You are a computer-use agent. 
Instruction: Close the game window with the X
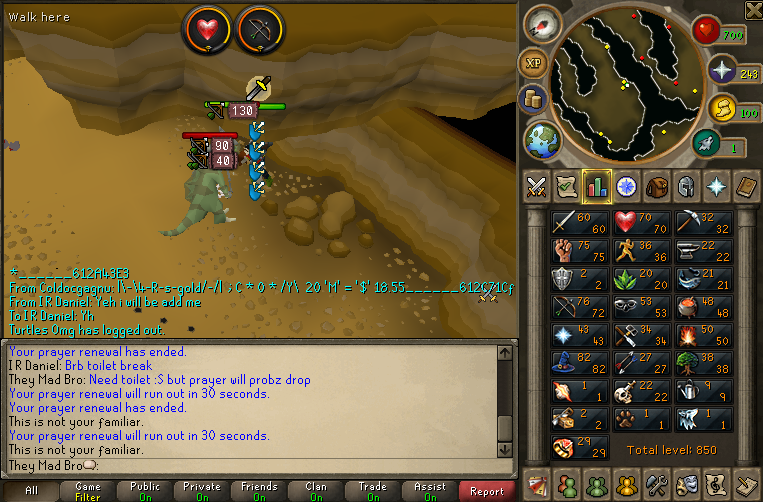tap(752, 10)
